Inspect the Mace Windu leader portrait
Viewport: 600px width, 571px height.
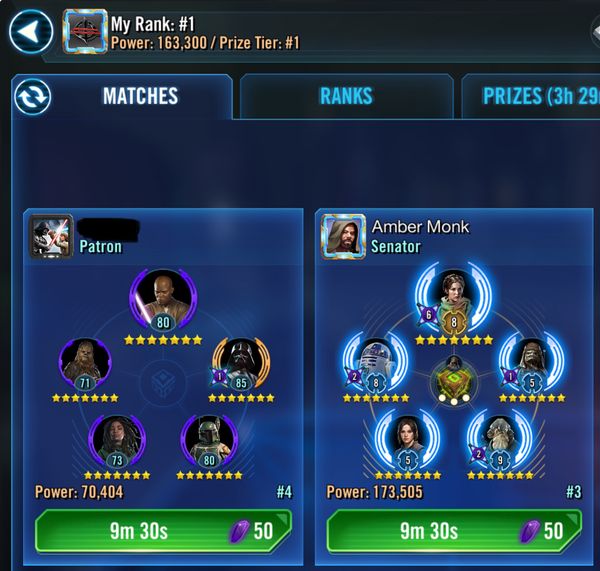[x=163, y=296]
